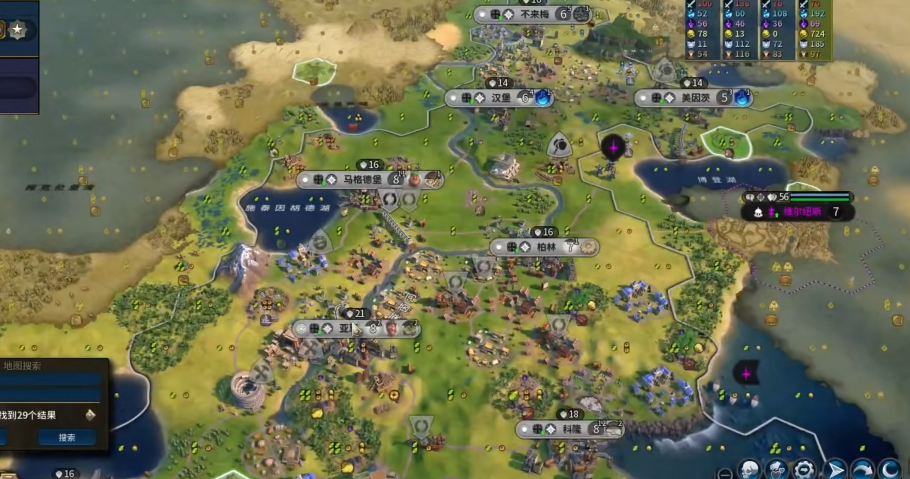Click the diamond icon beside the search results count
910x479 pixels.
[x=89, y=414]
